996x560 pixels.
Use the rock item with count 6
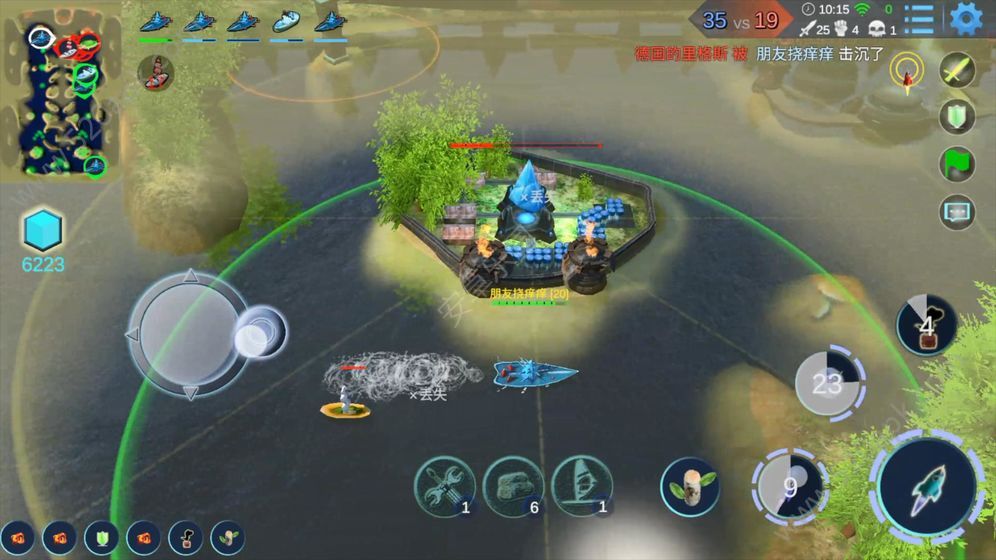[x=514, y=486]
